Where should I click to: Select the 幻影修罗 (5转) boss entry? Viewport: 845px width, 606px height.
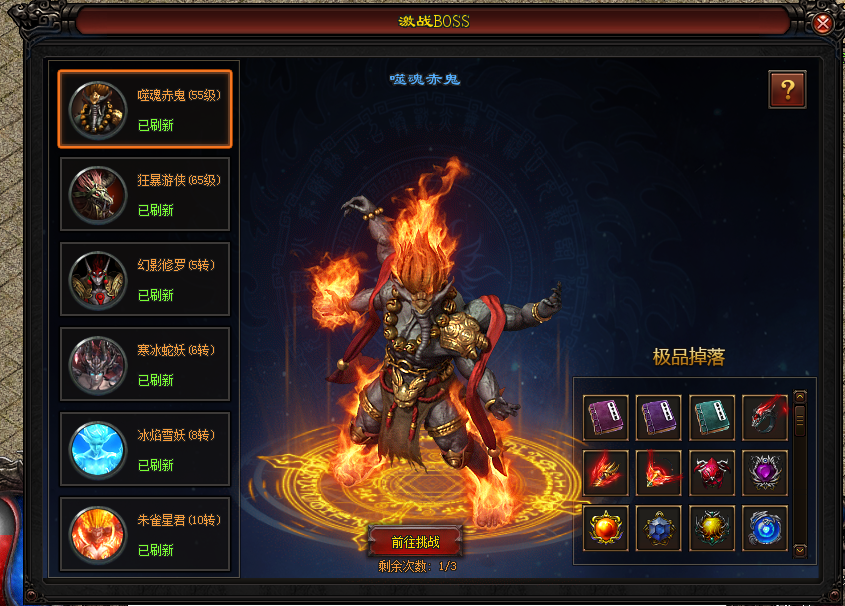tap(145, 279)
